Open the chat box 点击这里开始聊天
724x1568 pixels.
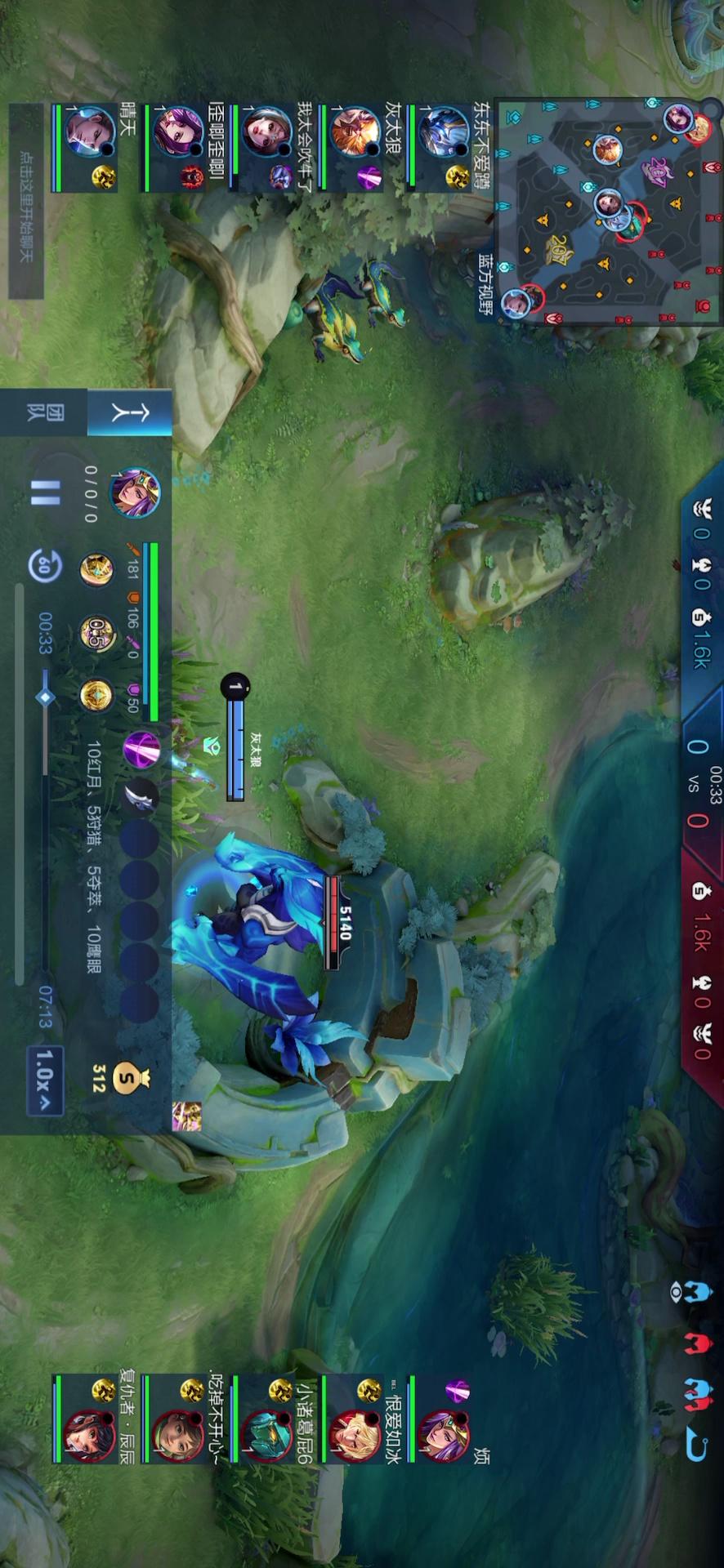tap(26, 200)
